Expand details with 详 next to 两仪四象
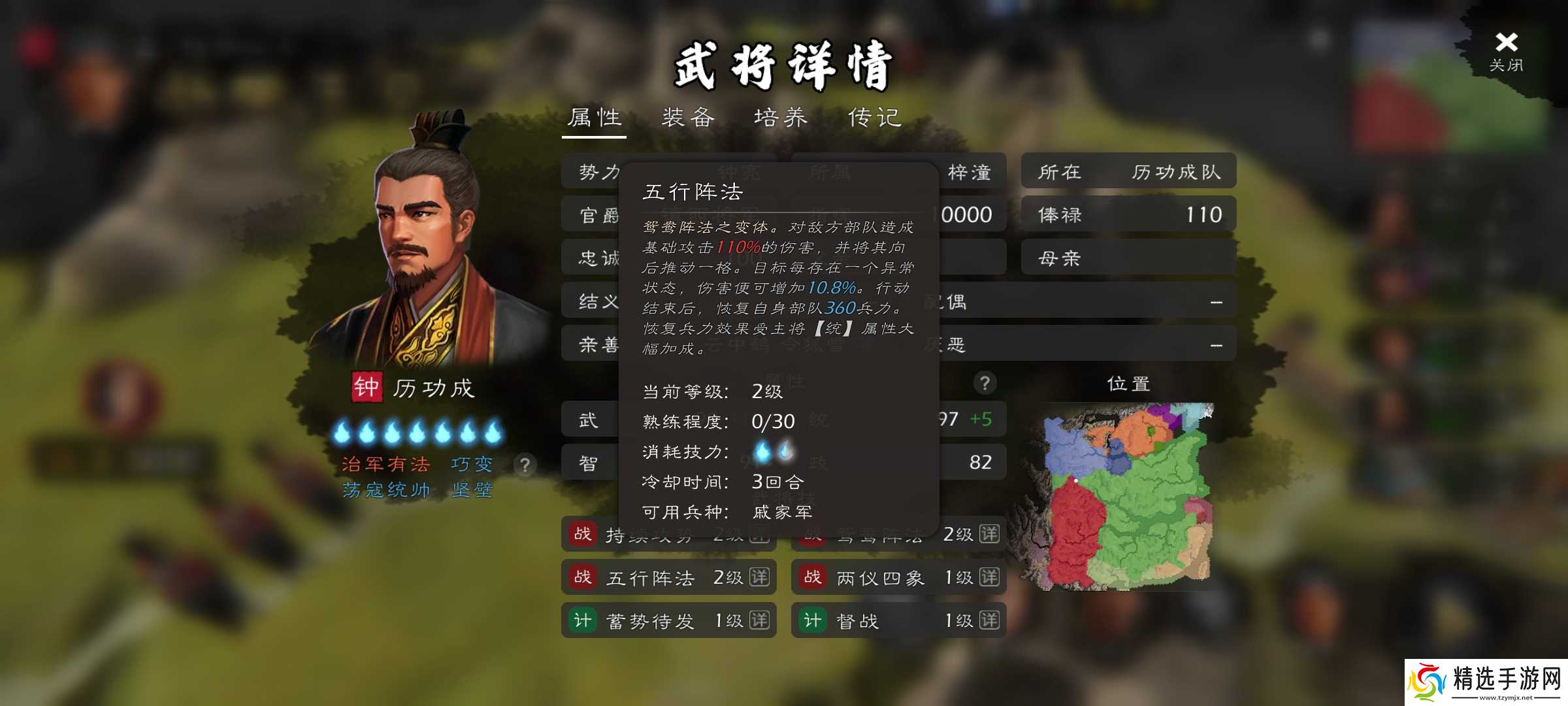The height and width of the screenshot is (706, 1568). (x=992, y=578)
